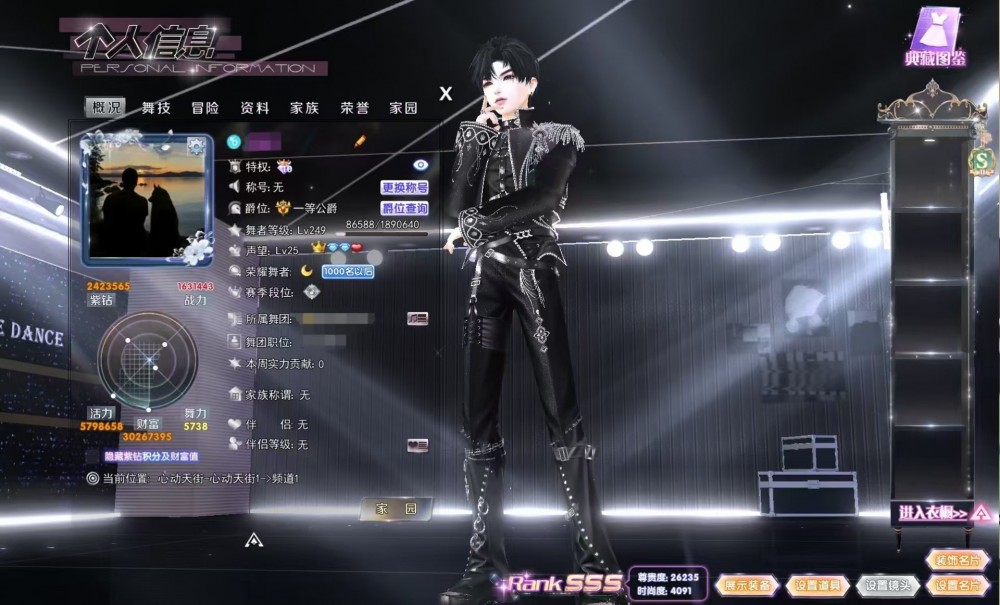Open 装饰名片 card decoration
This screenshot has height=605, width=1000.
tap(955, 561)
